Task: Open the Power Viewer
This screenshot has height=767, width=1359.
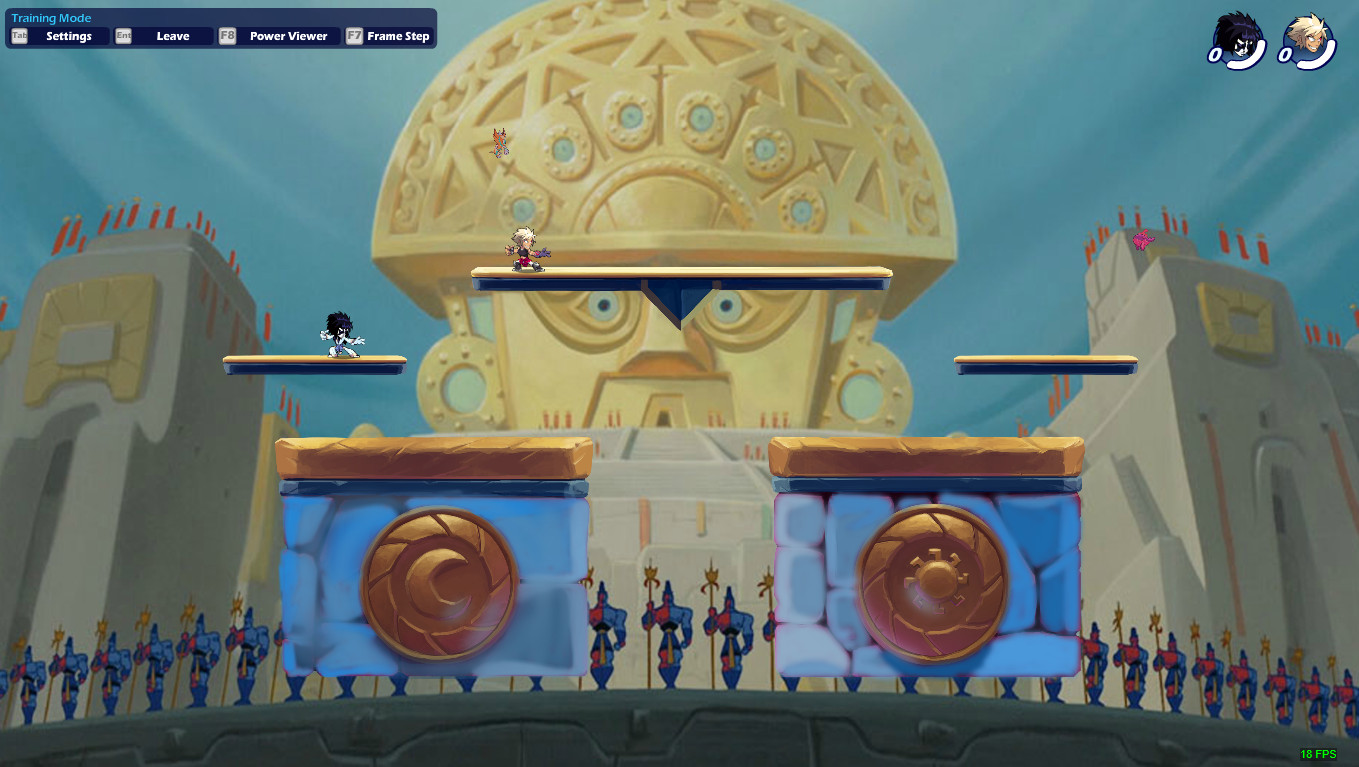Action: tap(288, 35)
